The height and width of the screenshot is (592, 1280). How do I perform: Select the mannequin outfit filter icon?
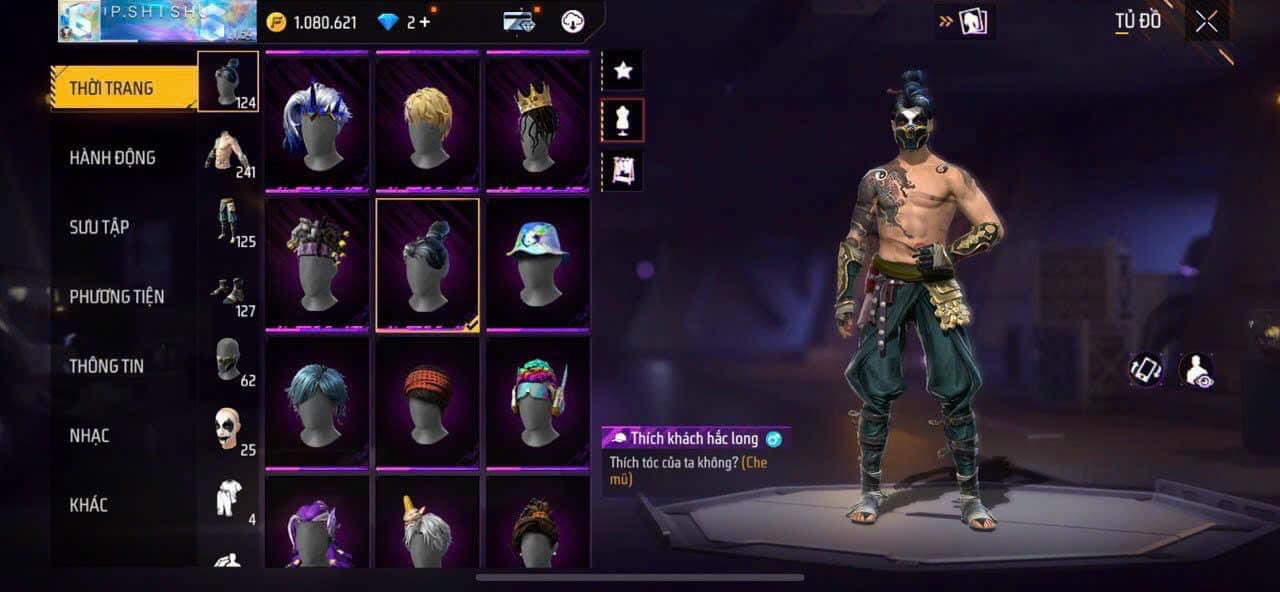tap(623, 121)
